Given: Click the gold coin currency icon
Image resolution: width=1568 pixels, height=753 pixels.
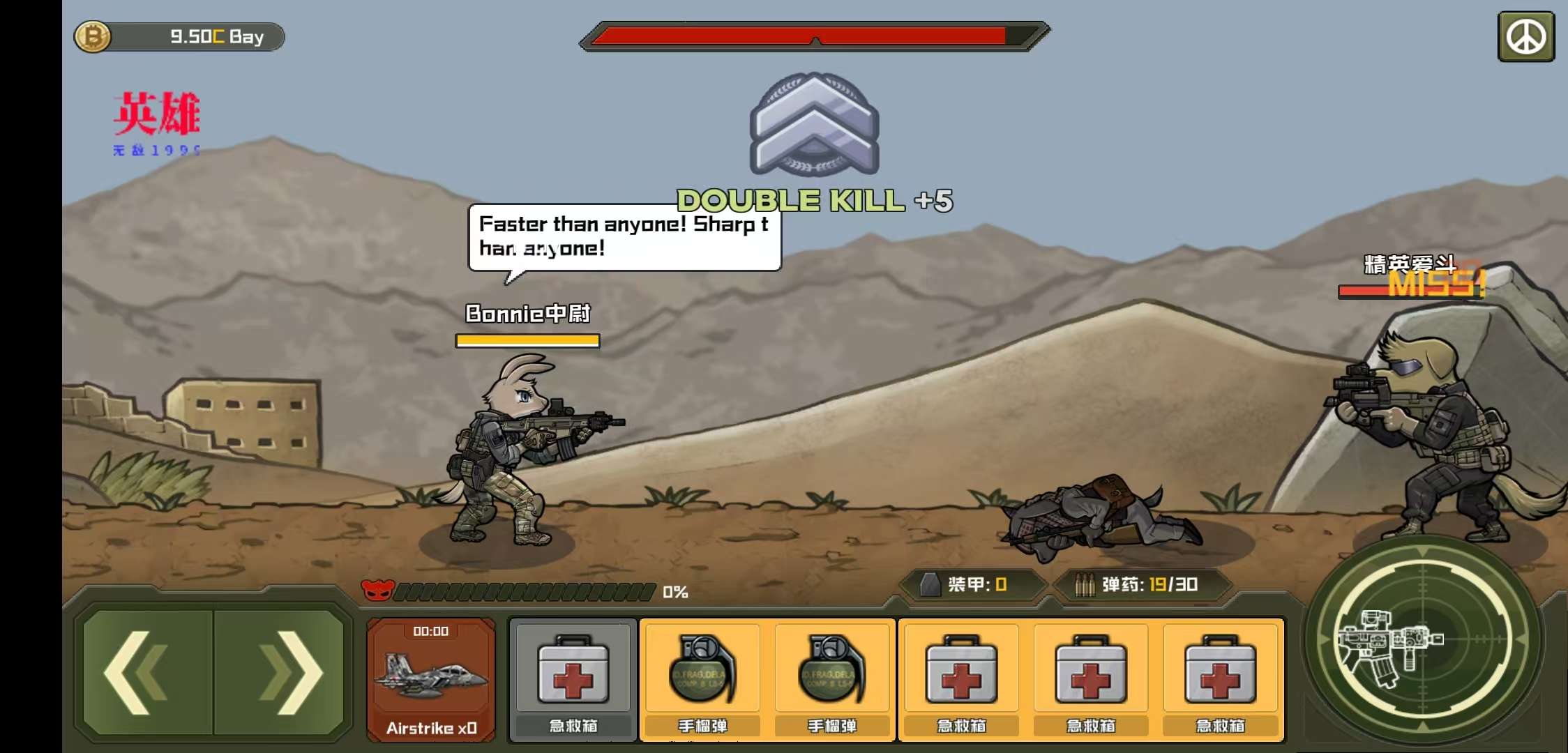Looking at the screenshot, I should [x=93, y=37].
